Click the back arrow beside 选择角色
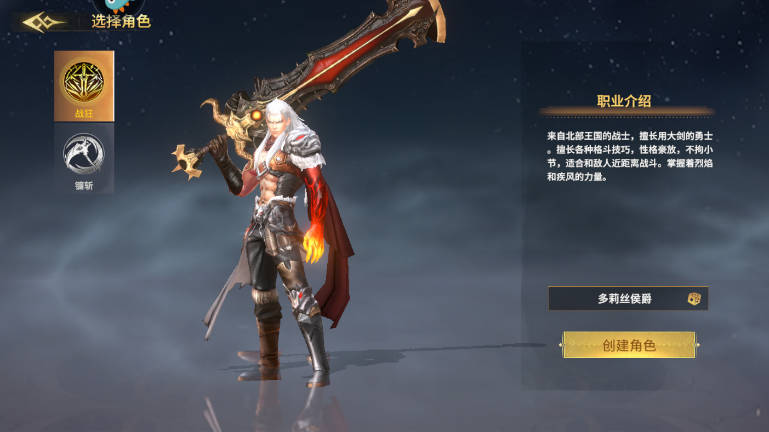 pos(43,22)
